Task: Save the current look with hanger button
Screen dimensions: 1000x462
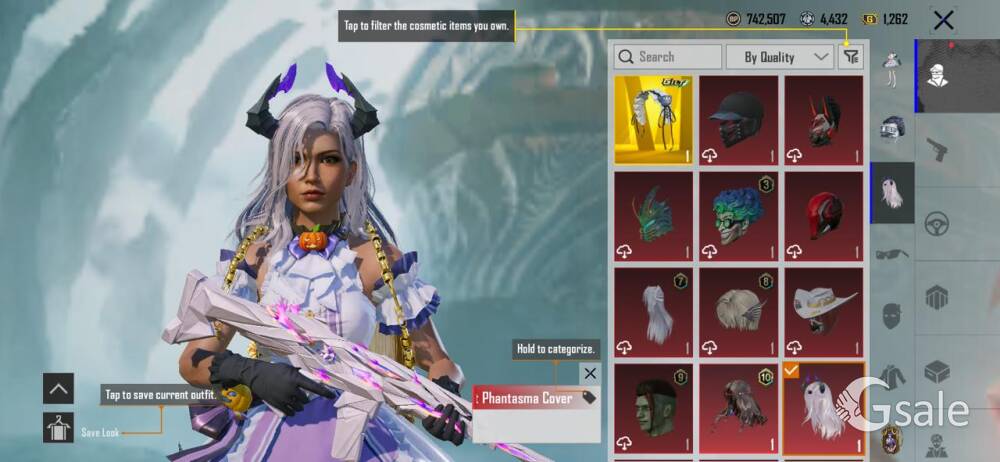Action: (x=59, y=427)
